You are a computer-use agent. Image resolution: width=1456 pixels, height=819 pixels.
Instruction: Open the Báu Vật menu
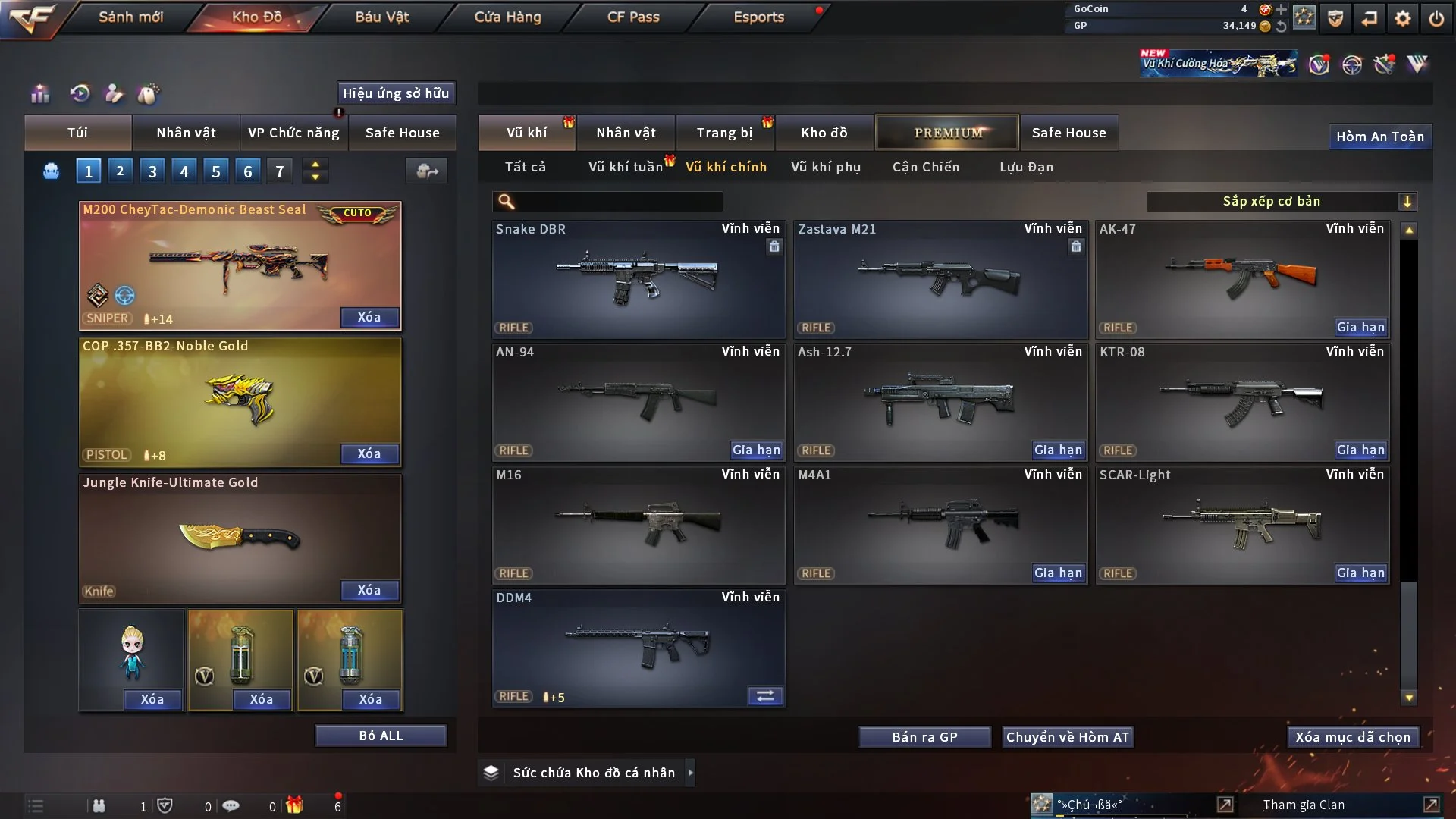381,17
